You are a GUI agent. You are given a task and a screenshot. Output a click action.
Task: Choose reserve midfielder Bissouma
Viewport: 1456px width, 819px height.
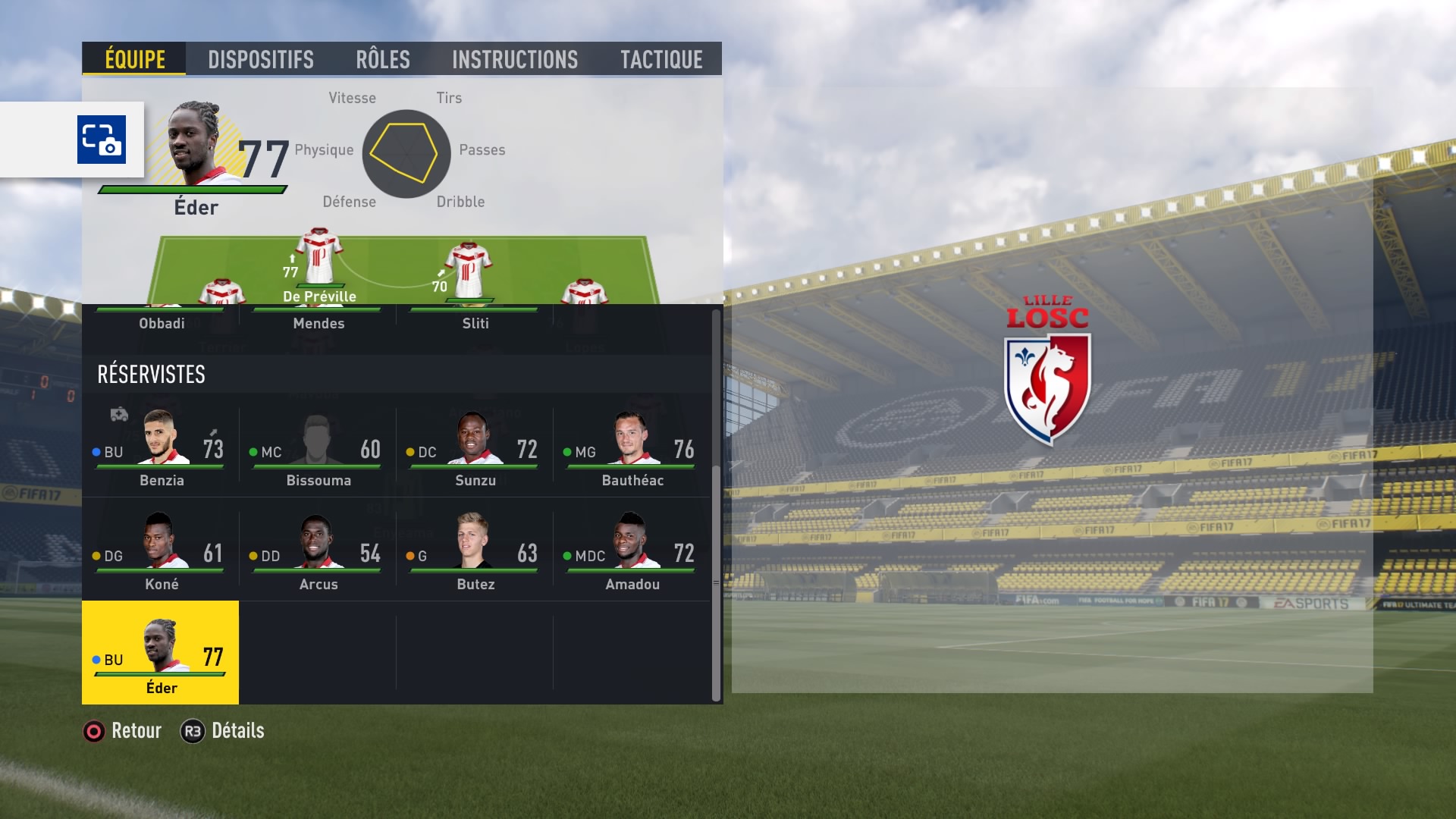[318, 449]
